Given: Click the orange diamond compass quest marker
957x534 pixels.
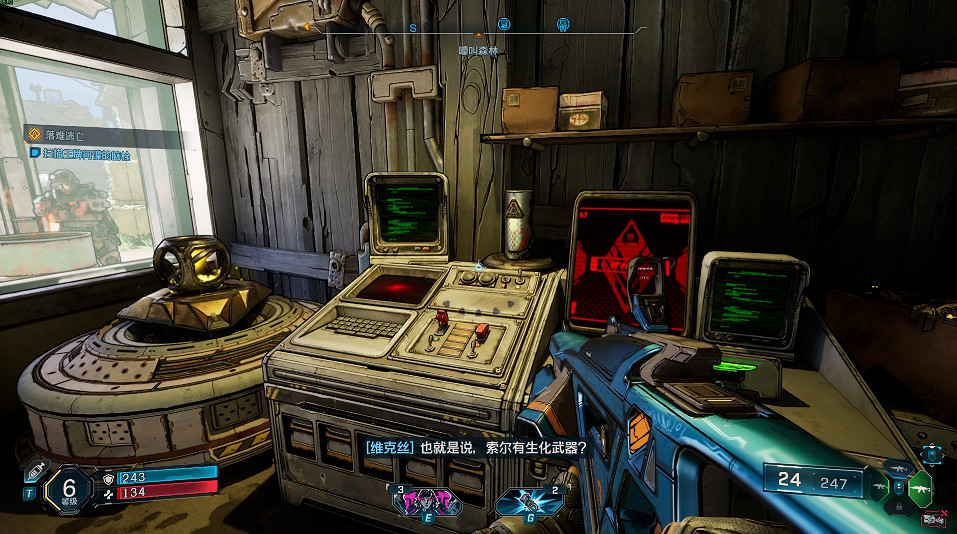Looking at the screenshot, I should pos(306,26).
